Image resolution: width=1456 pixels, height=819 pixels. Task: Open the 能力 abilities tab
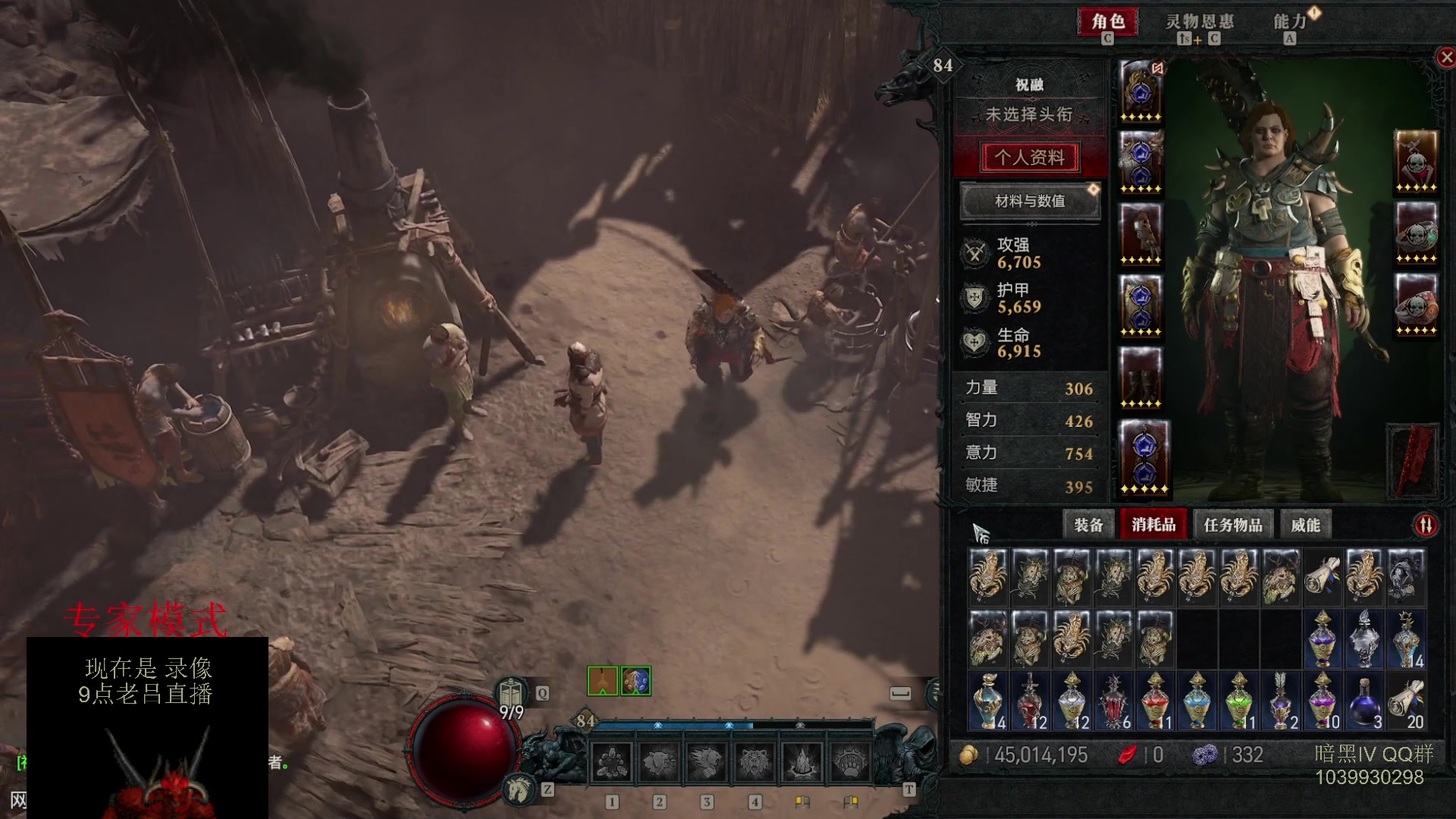1289,21
